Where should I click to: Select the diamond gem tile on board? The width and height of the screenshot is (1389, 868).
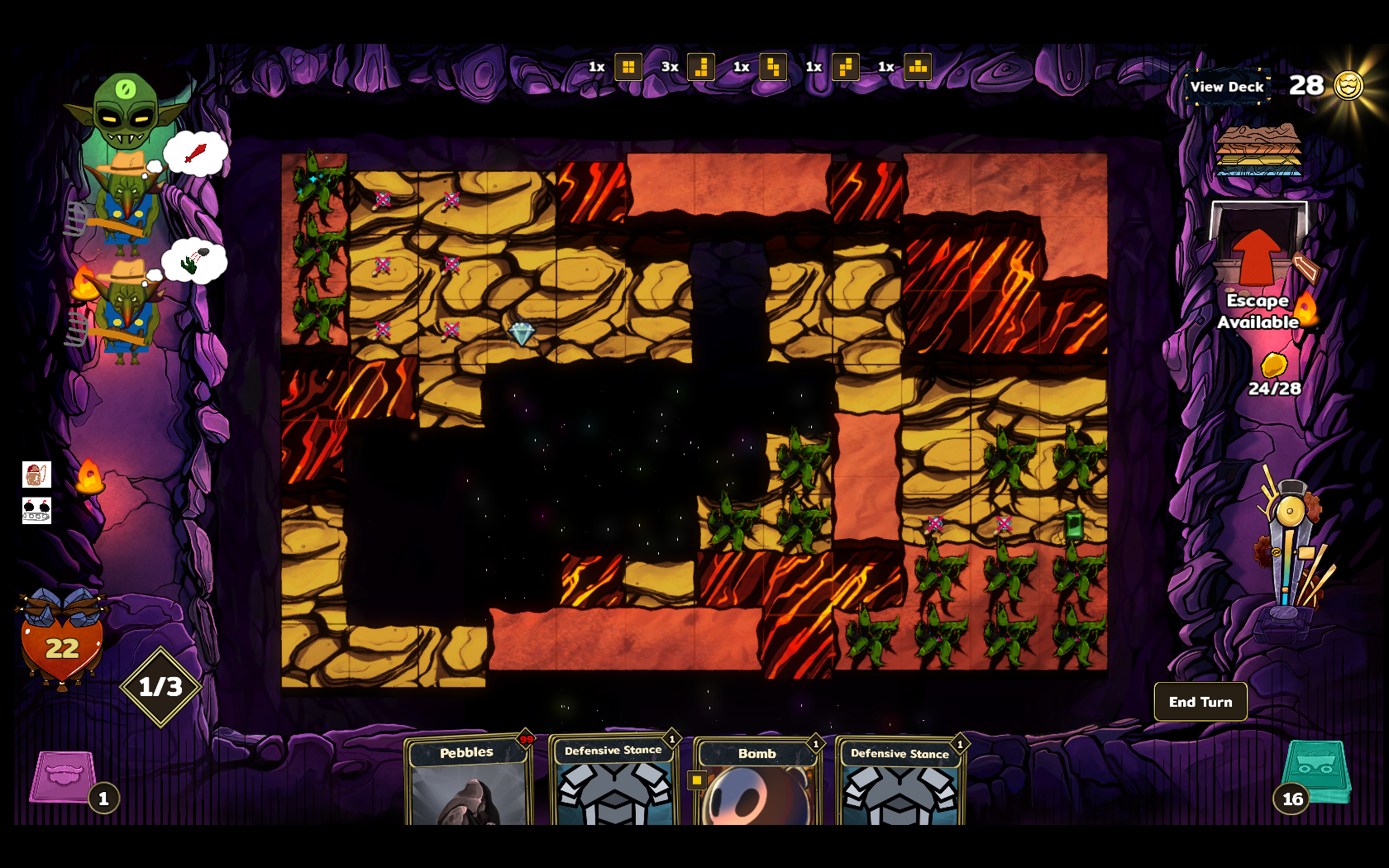click(521, 333)
